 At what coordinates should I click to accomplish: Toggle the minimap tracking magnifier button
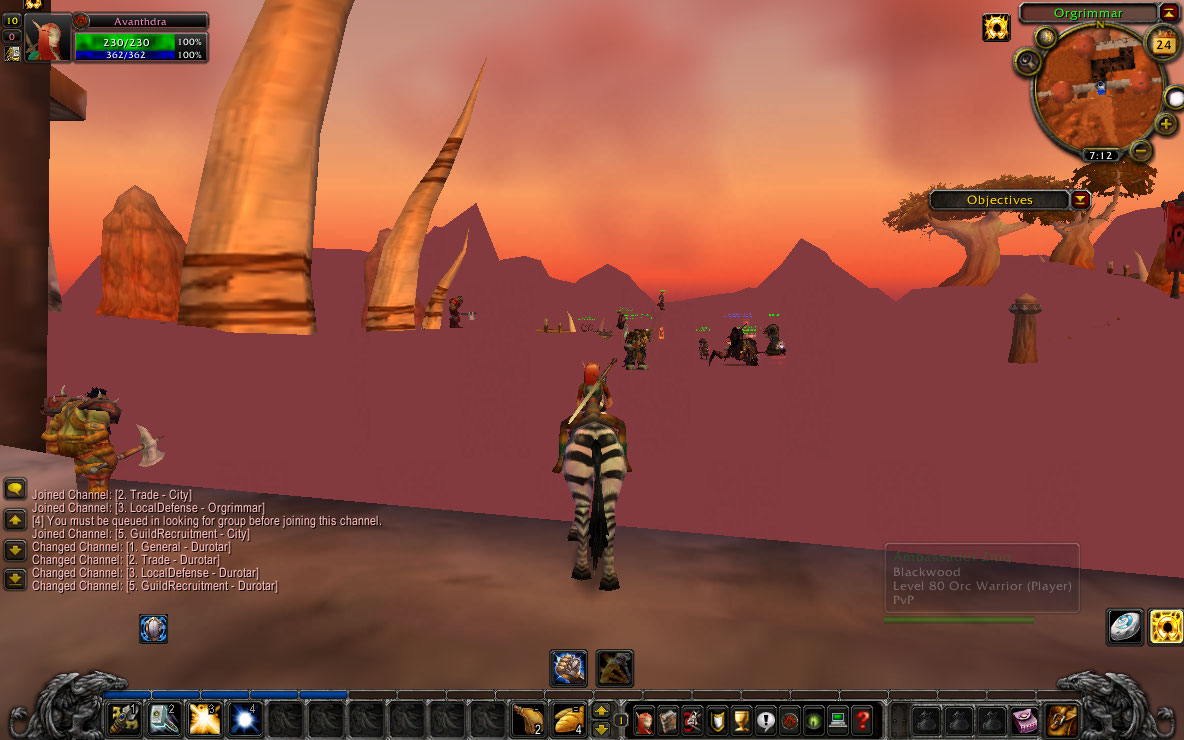pyautogui.click(x=1027, y=63)
